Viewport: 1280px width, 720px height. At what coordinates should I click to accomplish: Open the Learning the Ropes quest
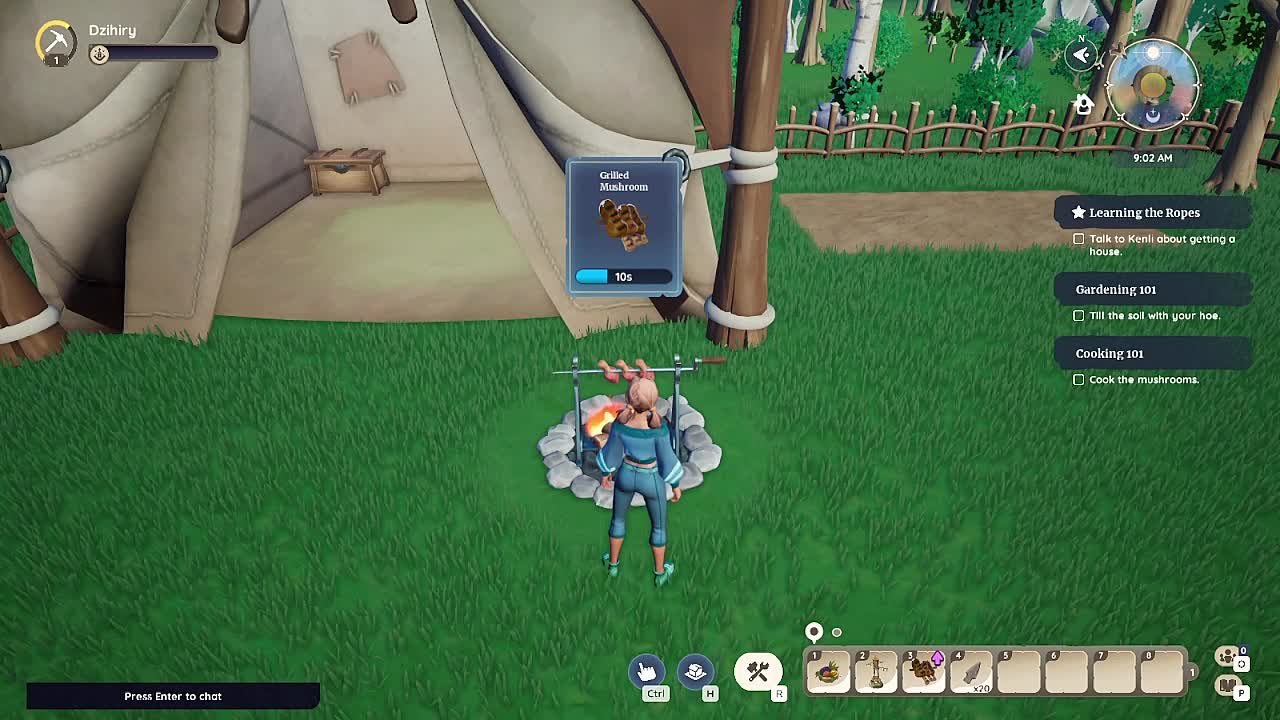coord(1144,212)
